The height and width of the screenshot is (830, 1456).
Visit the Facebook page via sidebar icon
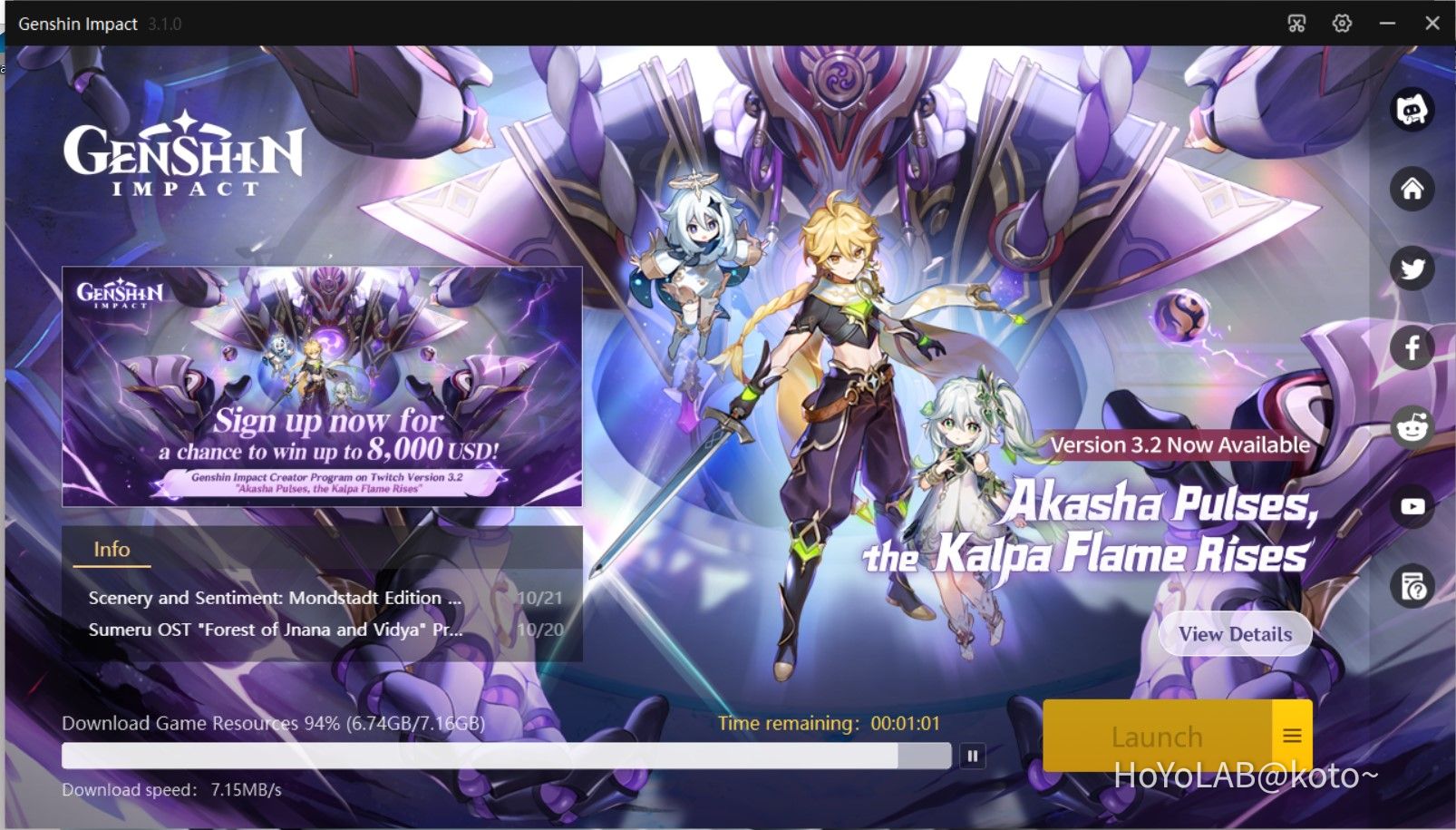(1412, 347)
